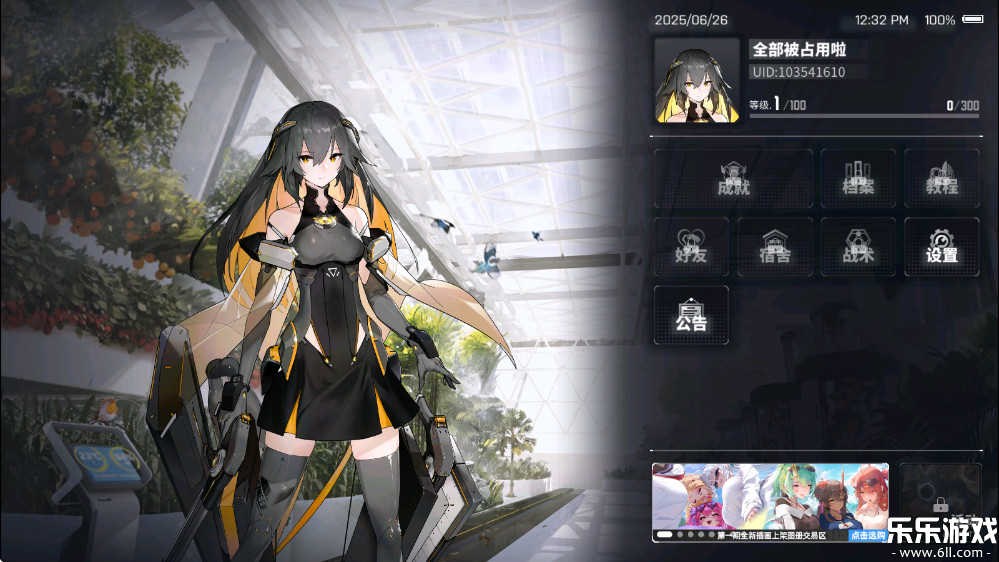Select the player name 全部被占用啦

tap(799, 49)
